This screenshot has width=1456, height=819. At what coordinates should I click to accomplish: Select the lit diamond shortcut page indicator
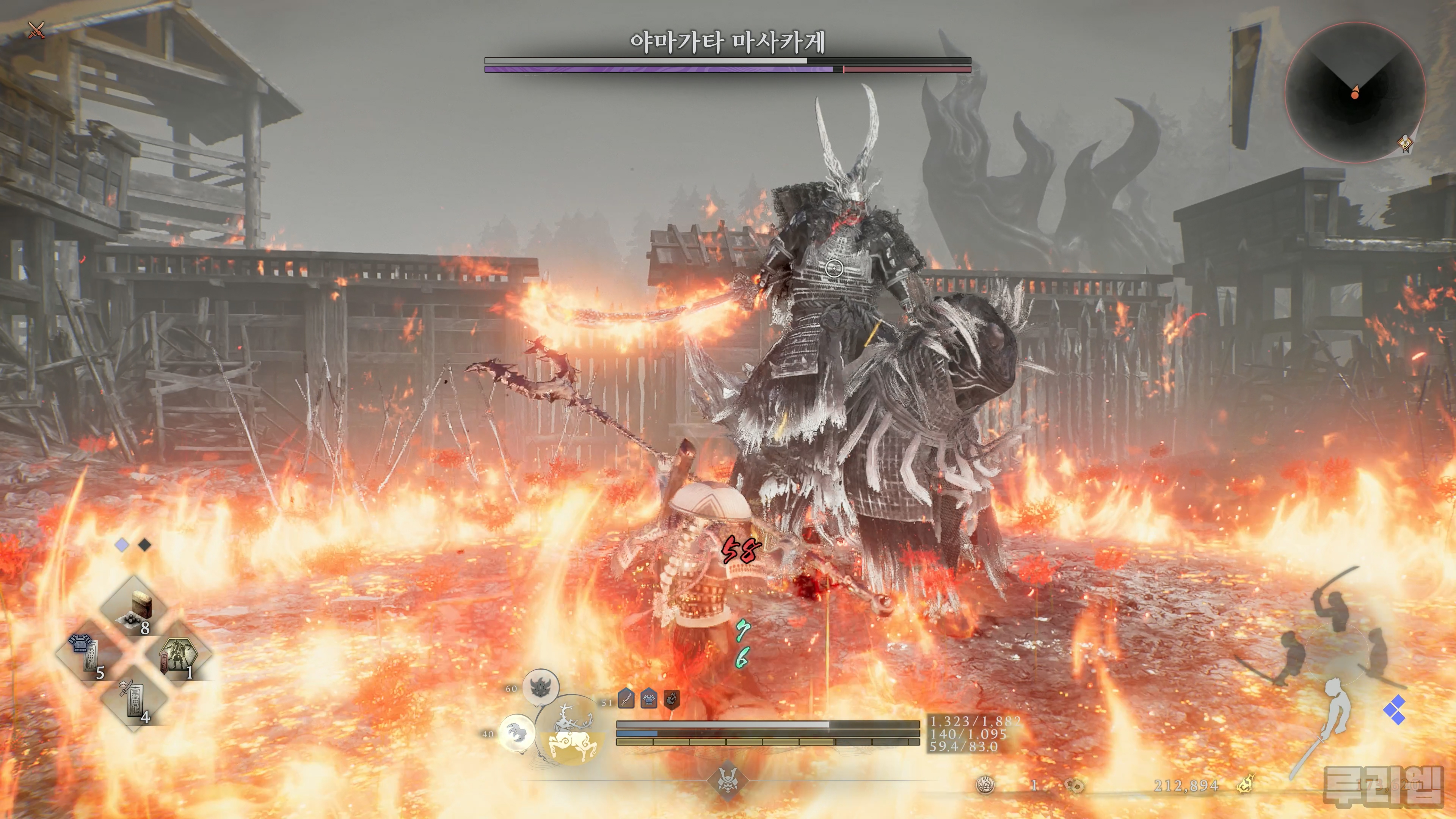coord(122,545)
